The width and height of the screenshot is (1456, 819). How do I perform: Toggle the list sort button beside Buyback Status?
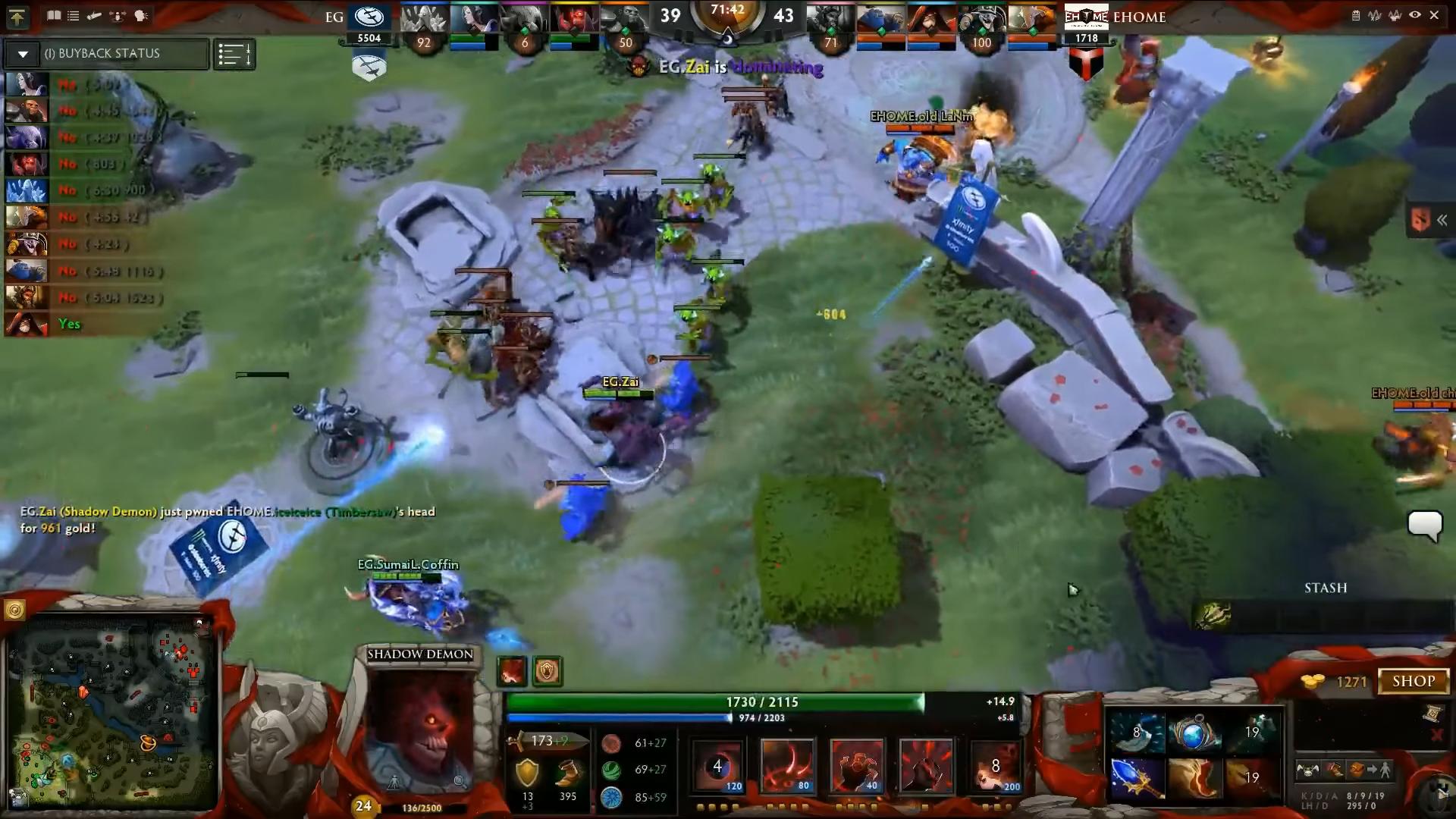[234, 55]
